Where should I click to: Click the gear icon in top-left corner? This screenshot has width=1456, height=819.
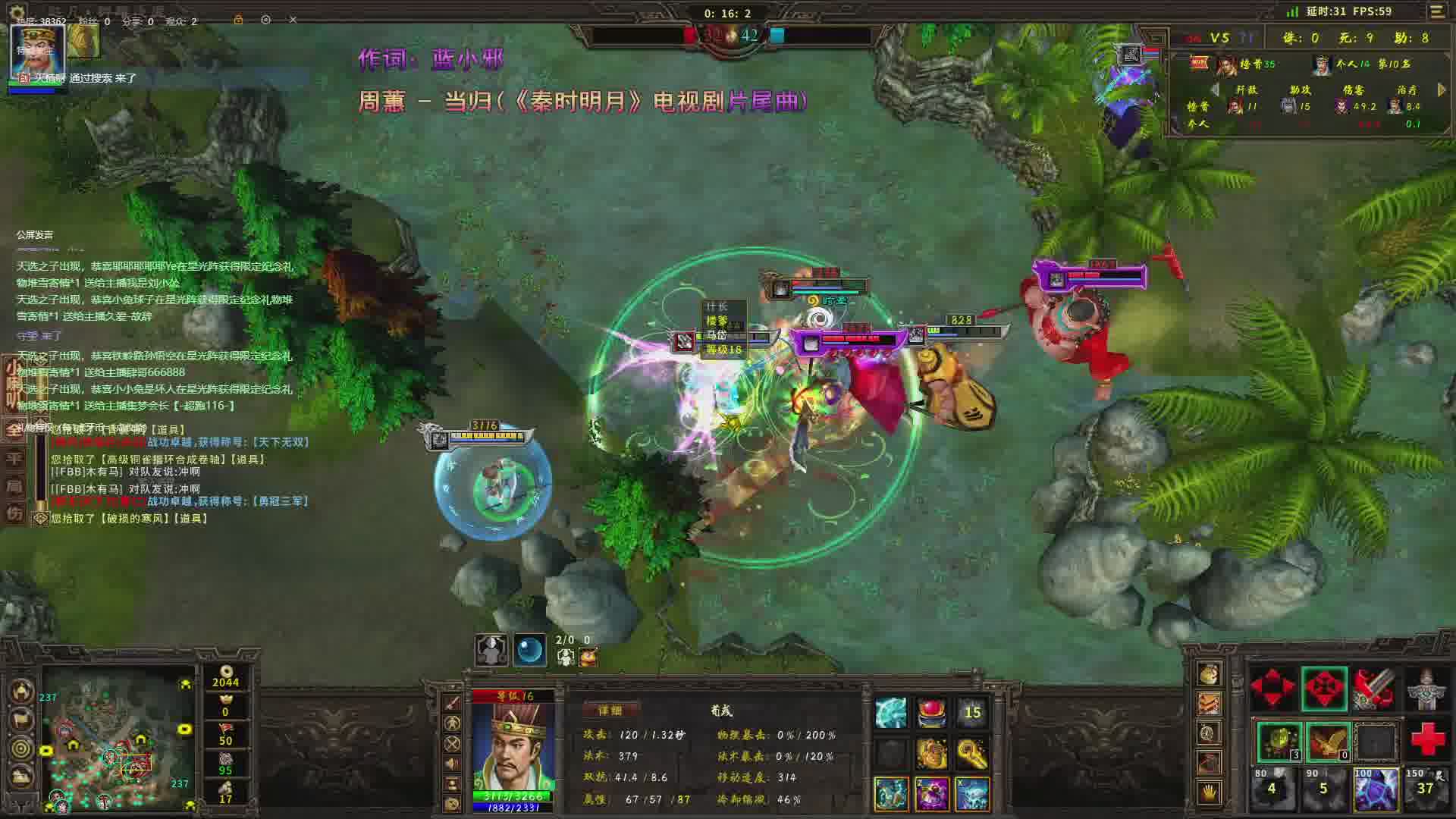tap(17, 12)
